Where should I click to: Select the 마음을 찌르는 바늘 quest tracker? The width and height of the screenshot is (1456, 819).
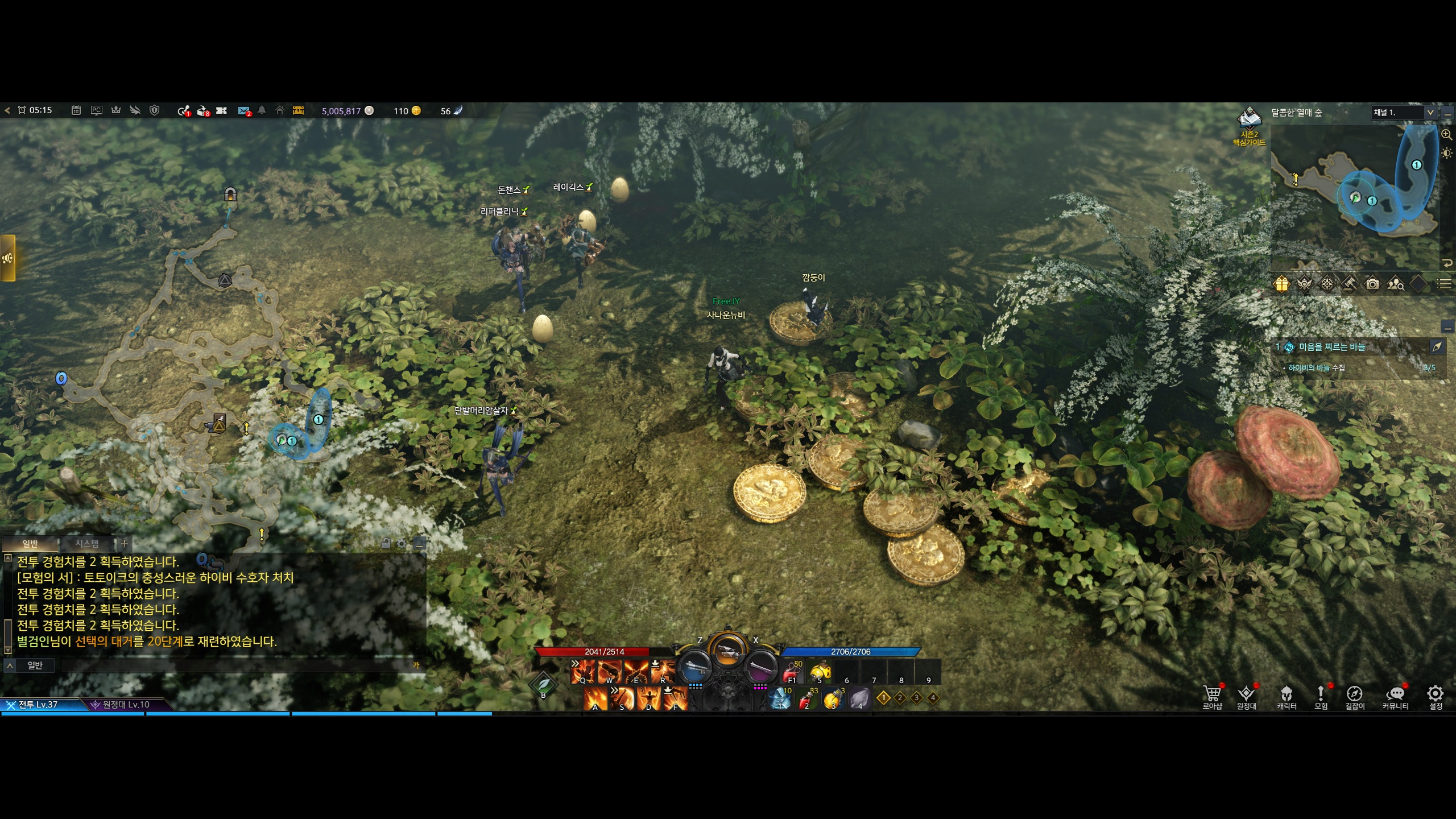(1331, 347)
